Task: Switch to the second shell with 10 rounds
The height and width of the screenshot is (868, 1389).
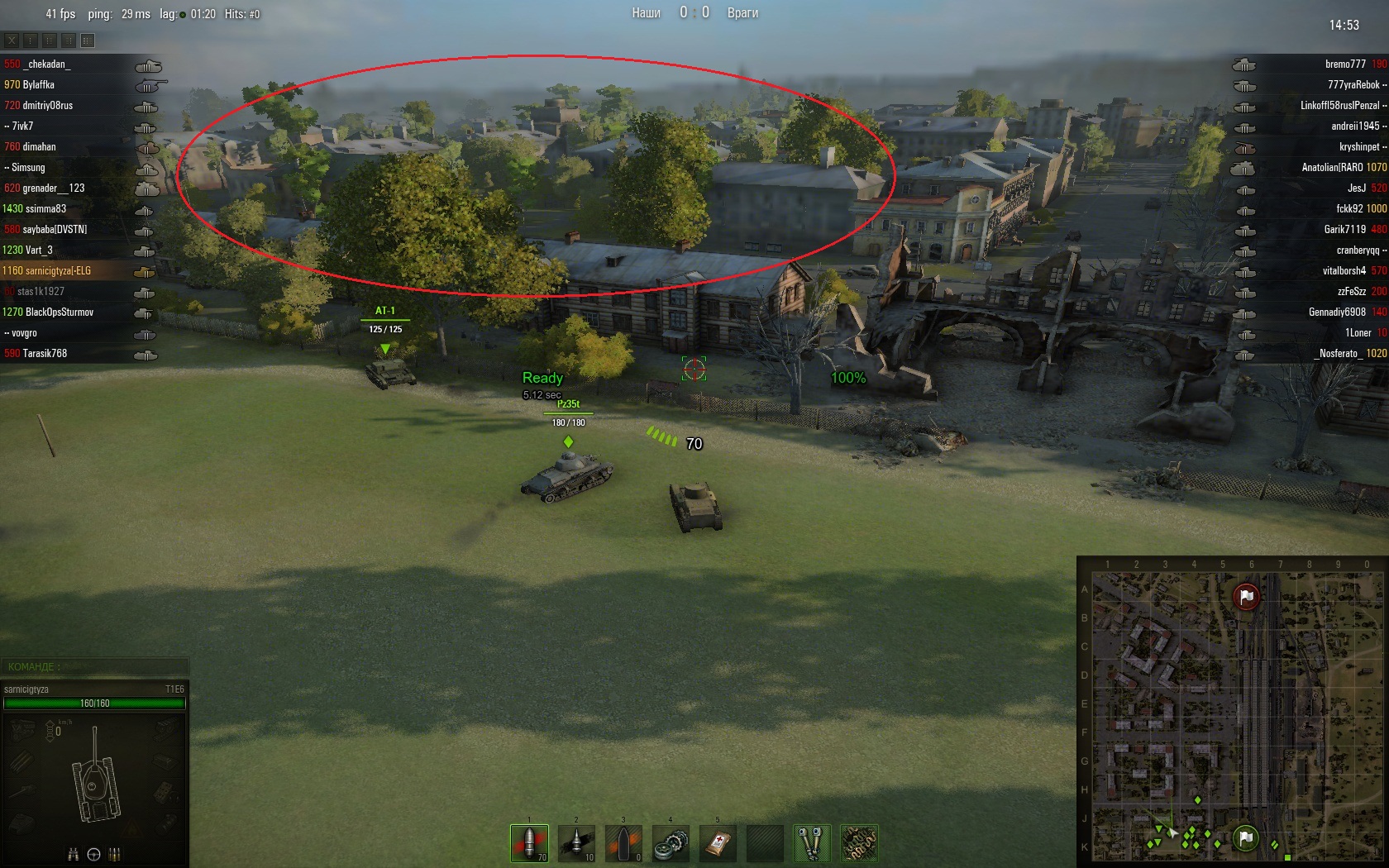Action: point(576,843)
